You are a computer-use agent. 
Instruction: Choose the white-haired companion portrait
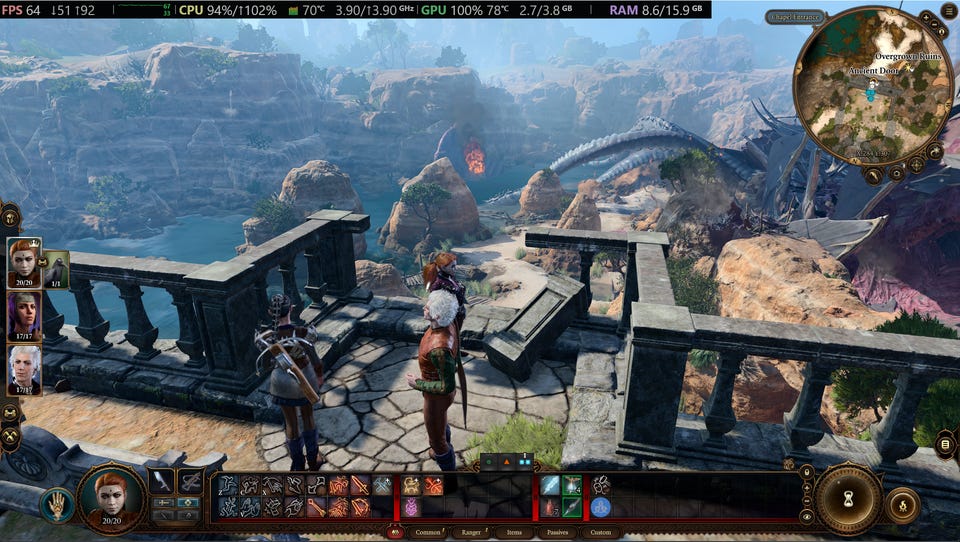pyautogui.click(x=24, y=369)
